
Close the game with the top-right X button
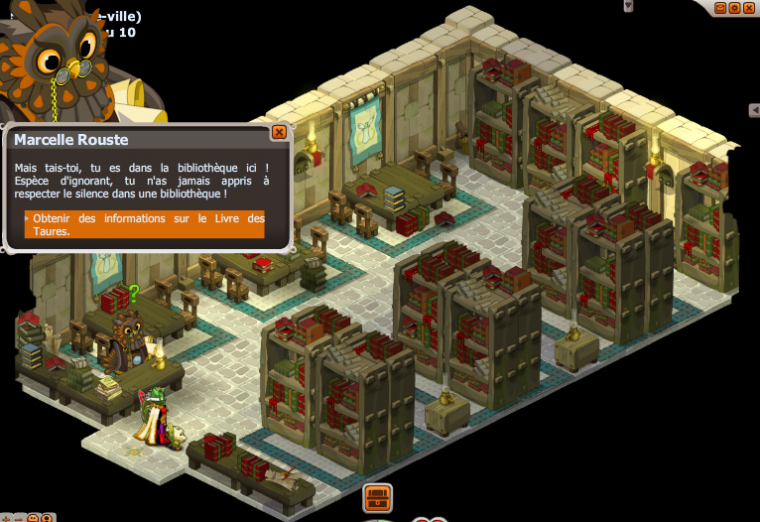(x=749, y=8)
